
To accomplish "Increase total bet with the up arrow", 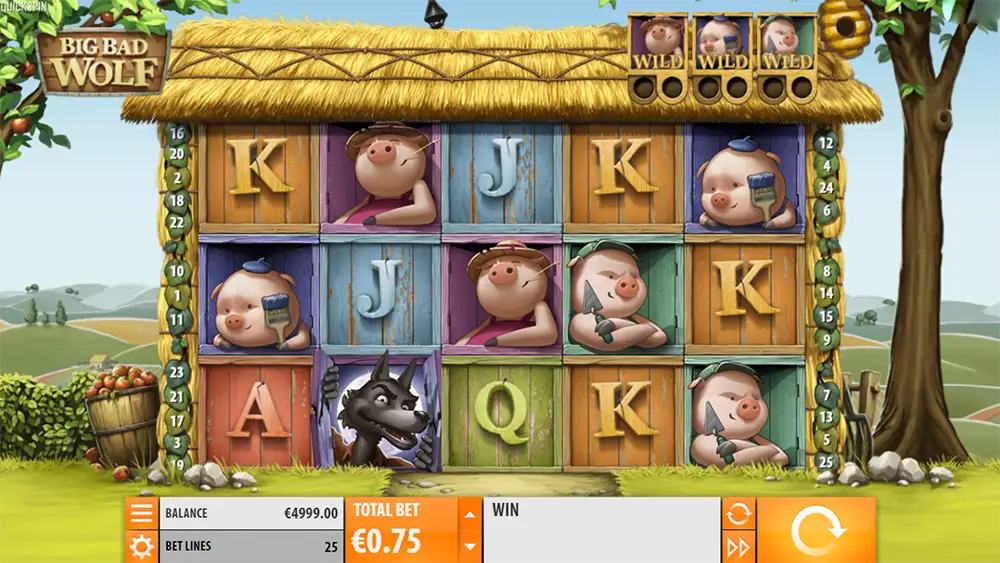I will click(x=468, y=515).
